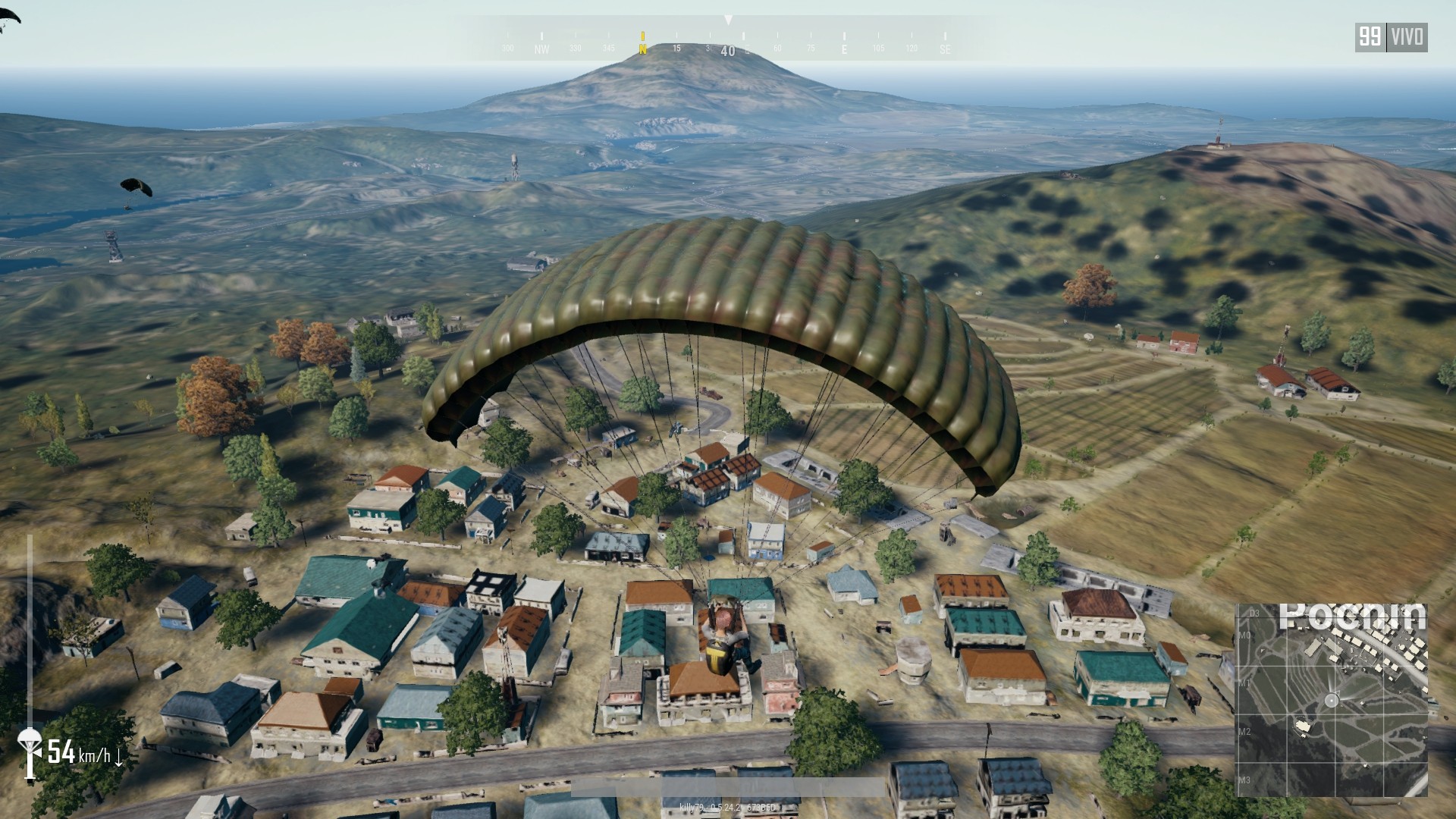Click the parachute altitude icon
The image size is (1456, 819).
click(x=30, y=751)
